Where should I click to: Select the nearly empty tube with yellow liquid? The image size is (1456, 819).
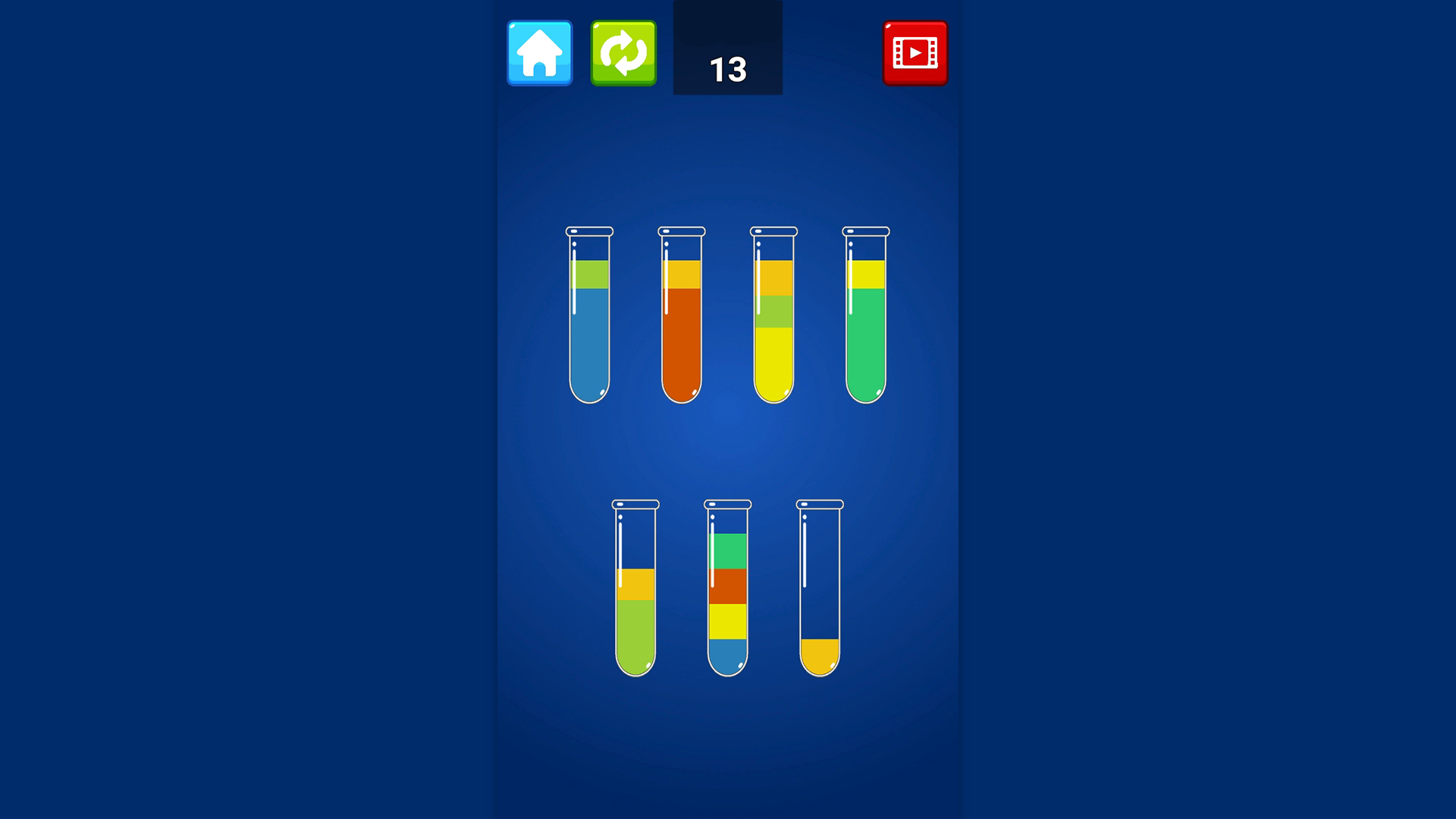[x=819, y=652]
